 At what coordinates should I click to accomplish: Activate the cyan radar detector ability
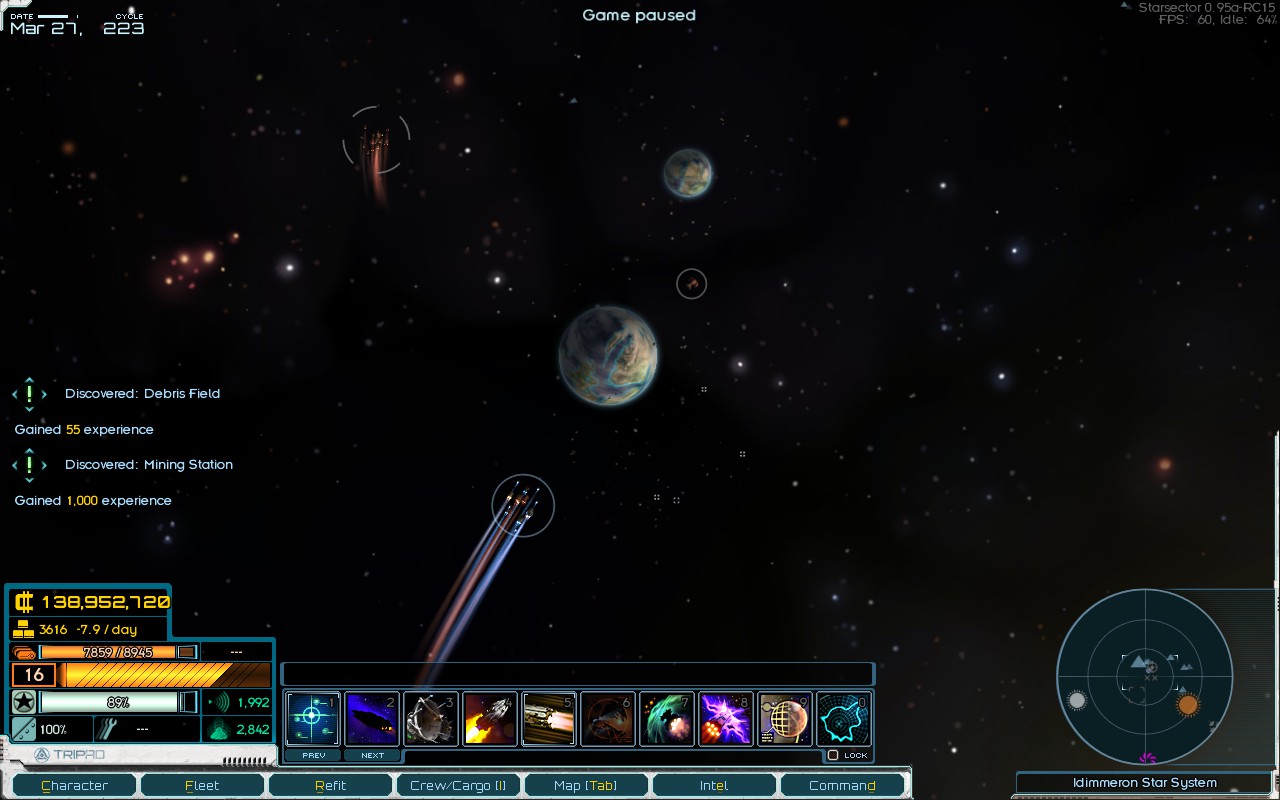[844, 718]
